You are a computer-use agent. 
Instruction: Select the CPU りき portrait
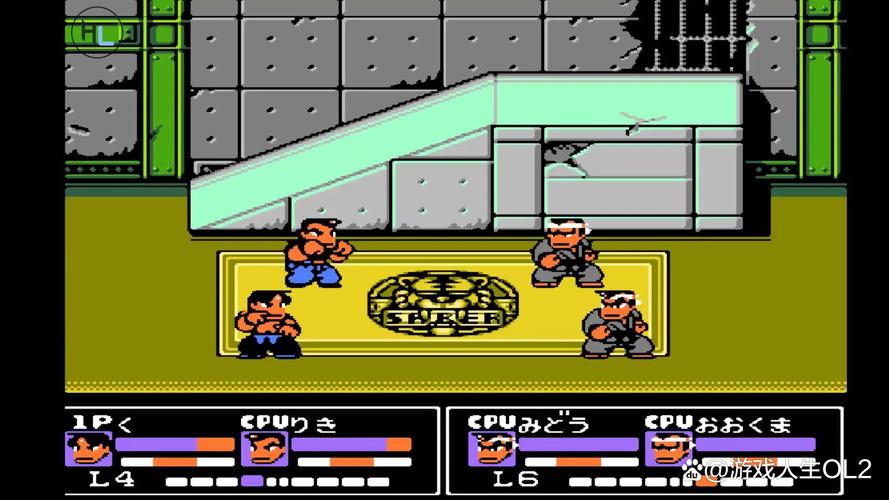[x=263, y=449]
